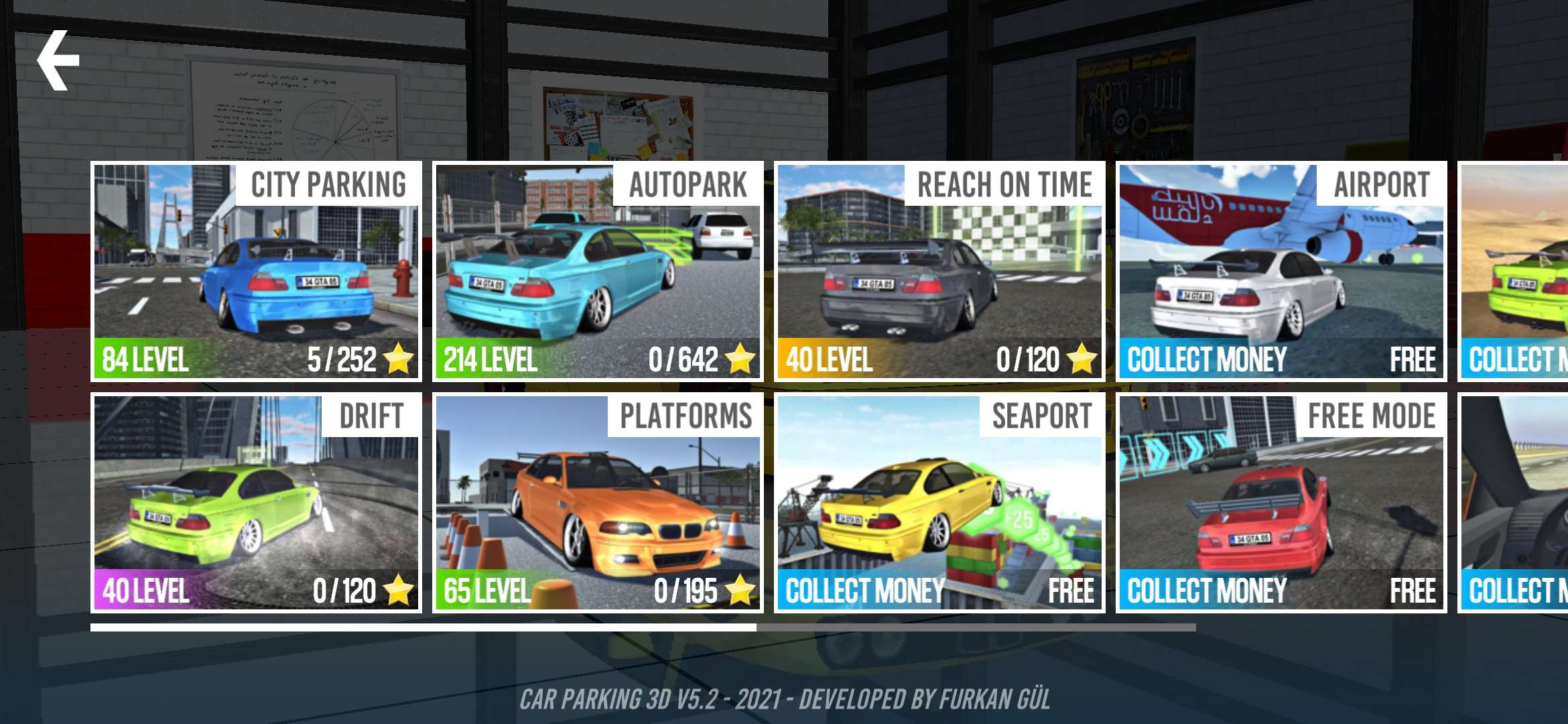Select the City Parking mode tile

click(256, 271)
